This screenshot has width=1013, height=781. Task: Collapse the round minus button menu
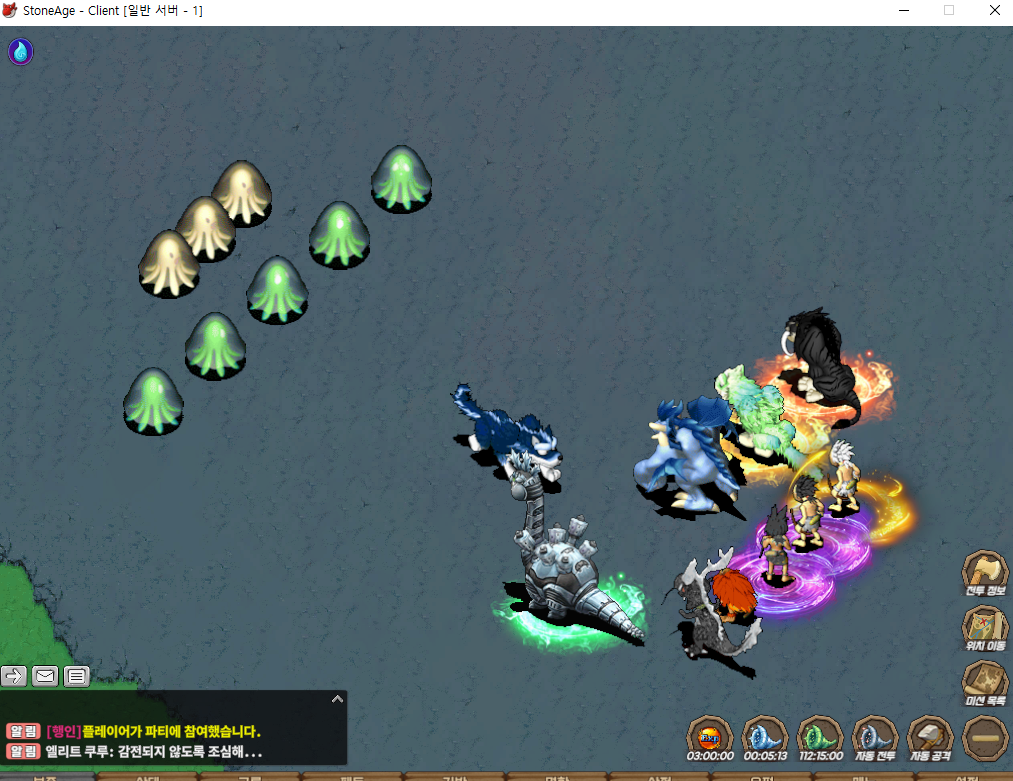pyautogui.click(x=984, y=739)
